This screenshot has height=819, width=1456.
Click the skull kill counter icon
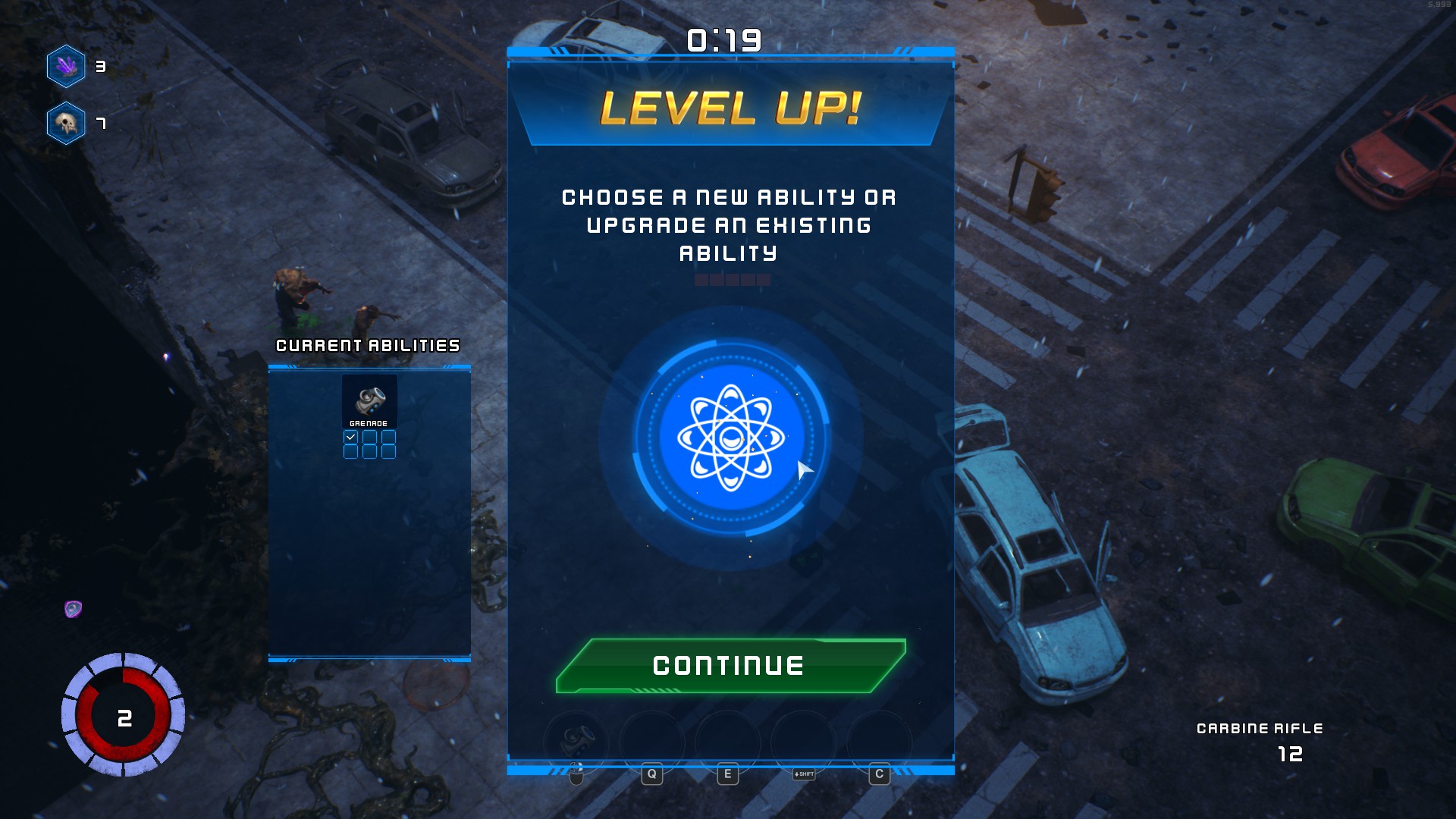tap(67, 123)
